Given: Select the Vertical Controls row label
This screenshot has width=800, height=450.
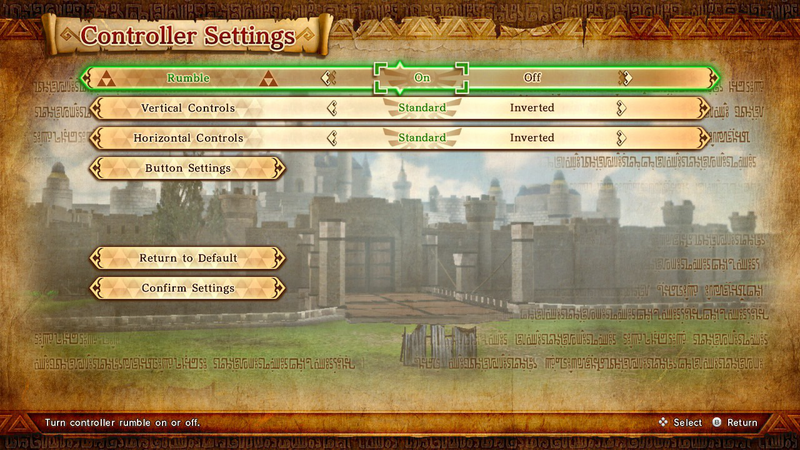Looking at the screenshot, I should coord(188,108).
